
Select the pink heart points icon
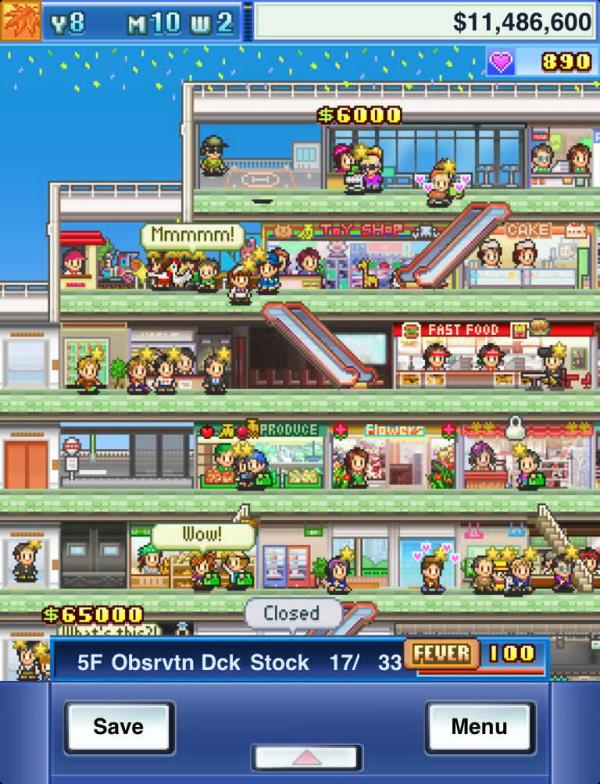pos(501,62)
